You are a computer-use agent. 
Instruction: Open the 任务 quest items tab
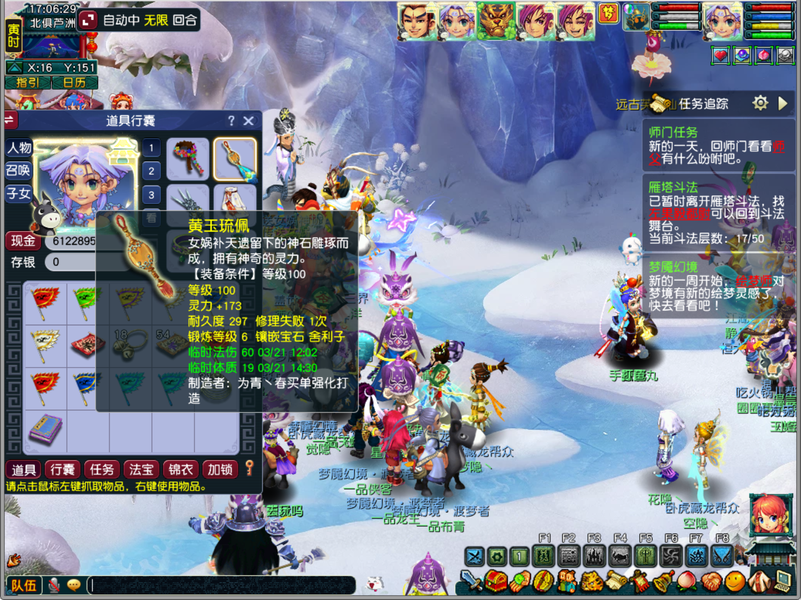click(102, 469)
